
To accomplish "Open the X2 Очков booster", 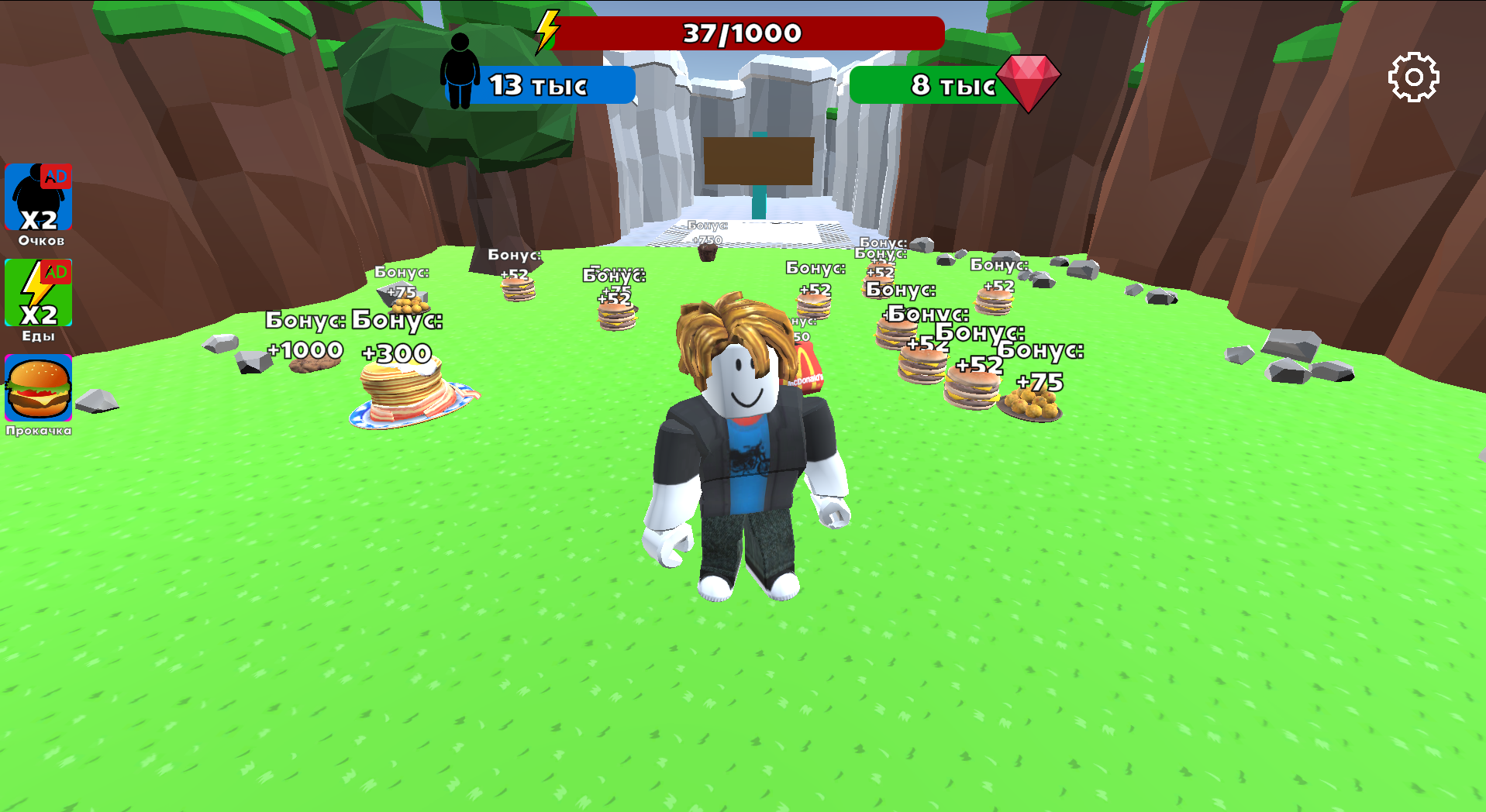I will pyautogui.click(x=38, y=198).
